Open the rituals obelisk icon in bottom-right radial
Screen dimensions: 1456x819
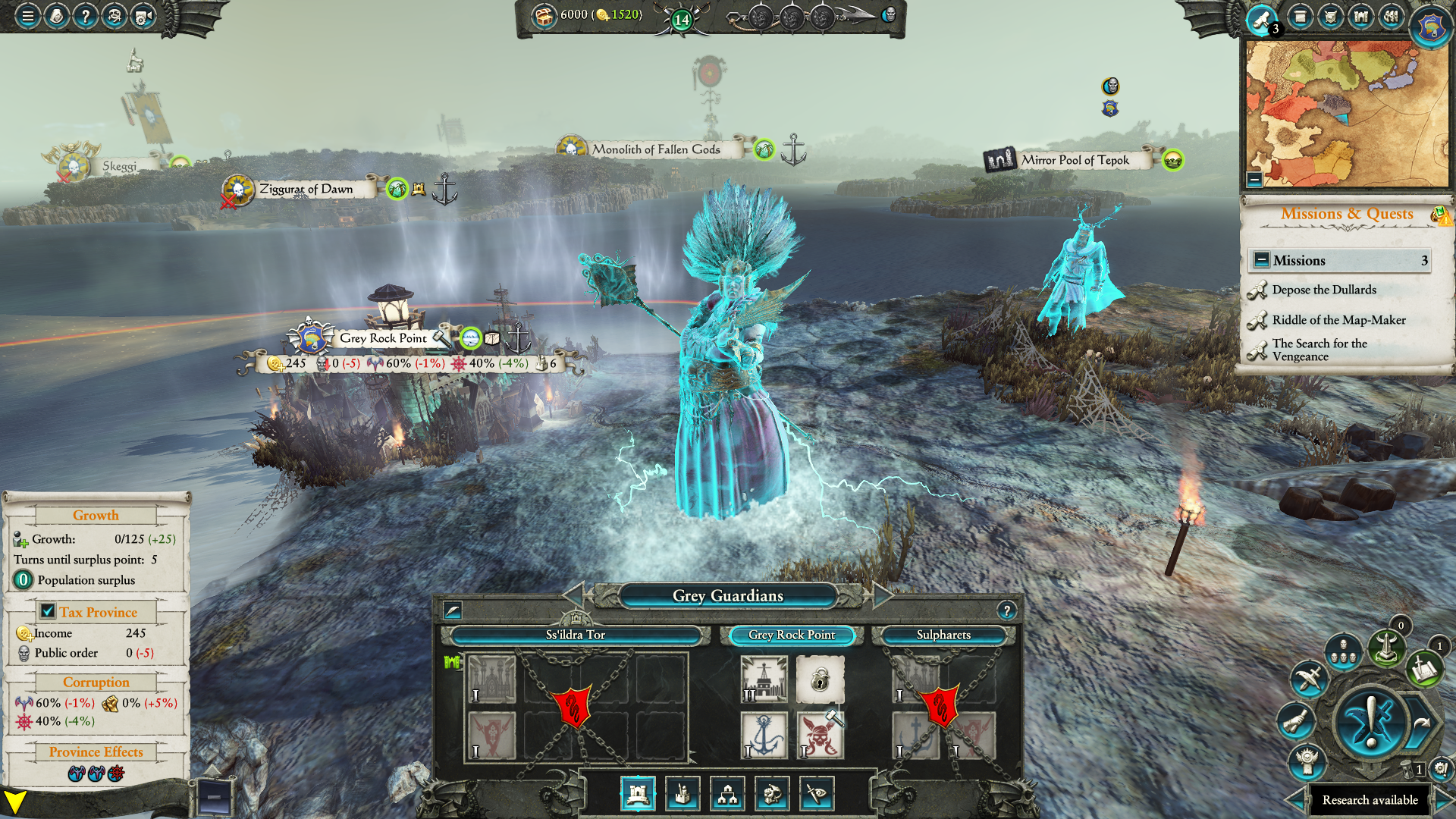[x=1385, y=648]
